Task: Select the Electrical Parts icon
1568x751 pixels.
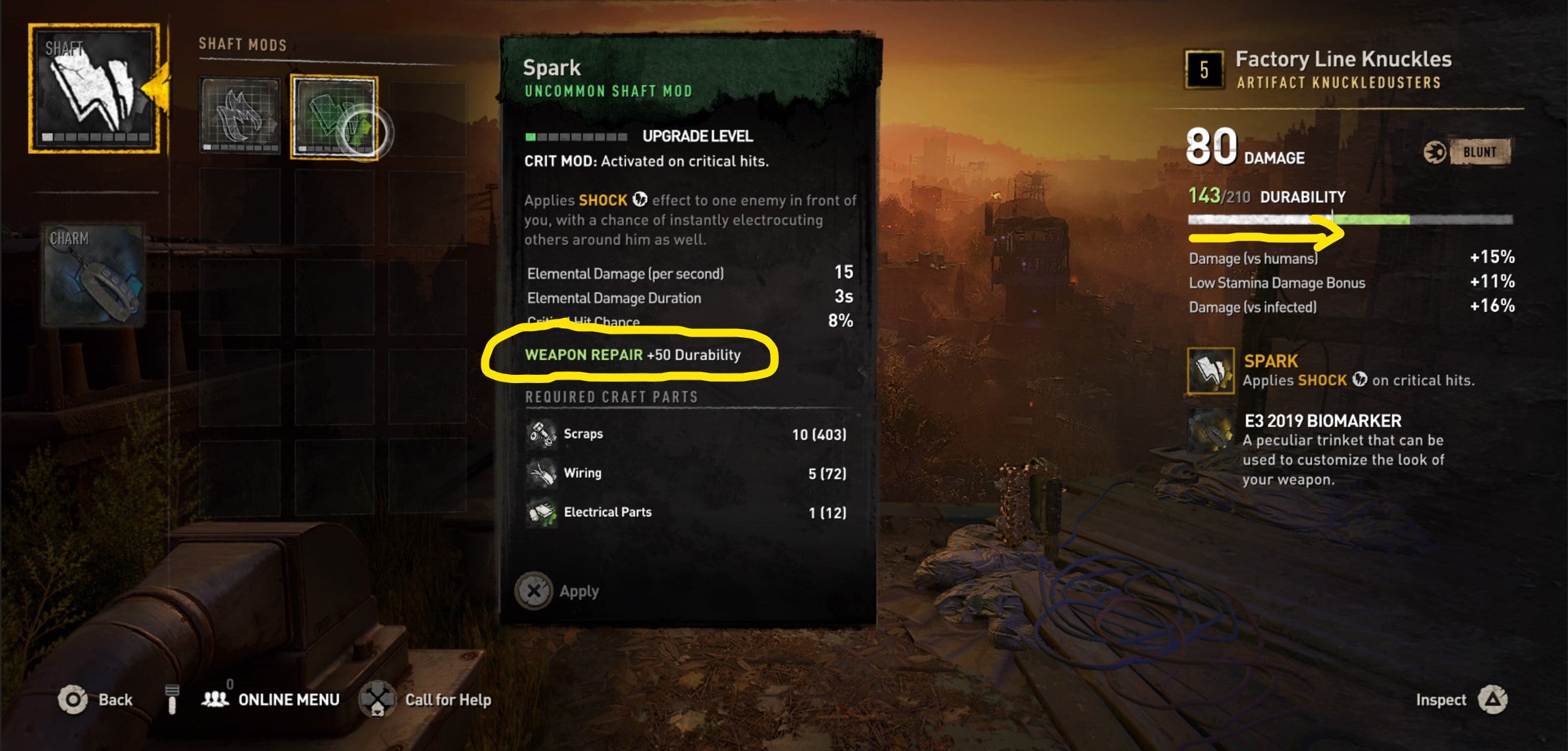Action: 542,512
